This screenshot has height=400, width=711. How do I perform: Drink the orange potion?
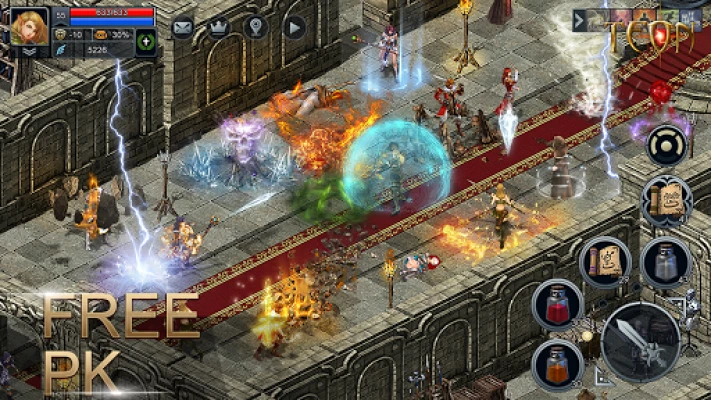(557, 363)
